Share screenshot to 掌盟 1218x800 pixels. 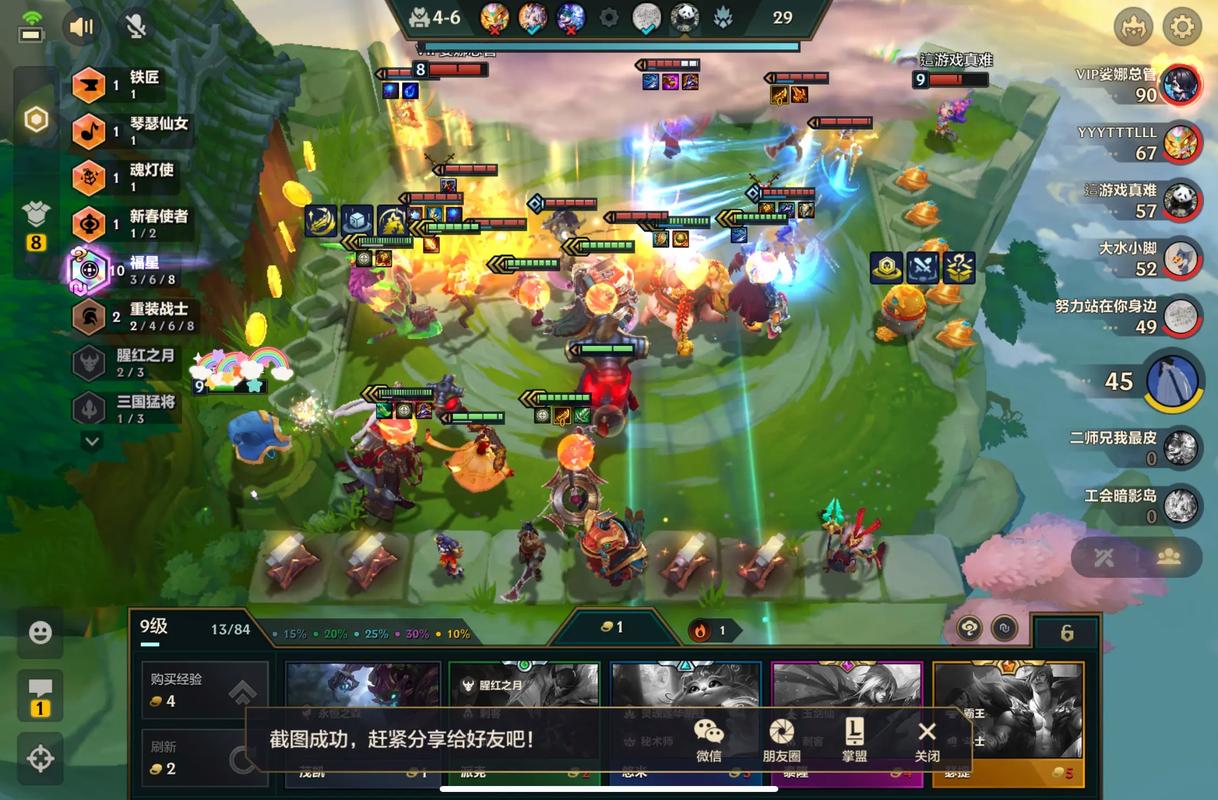point(854,740)
